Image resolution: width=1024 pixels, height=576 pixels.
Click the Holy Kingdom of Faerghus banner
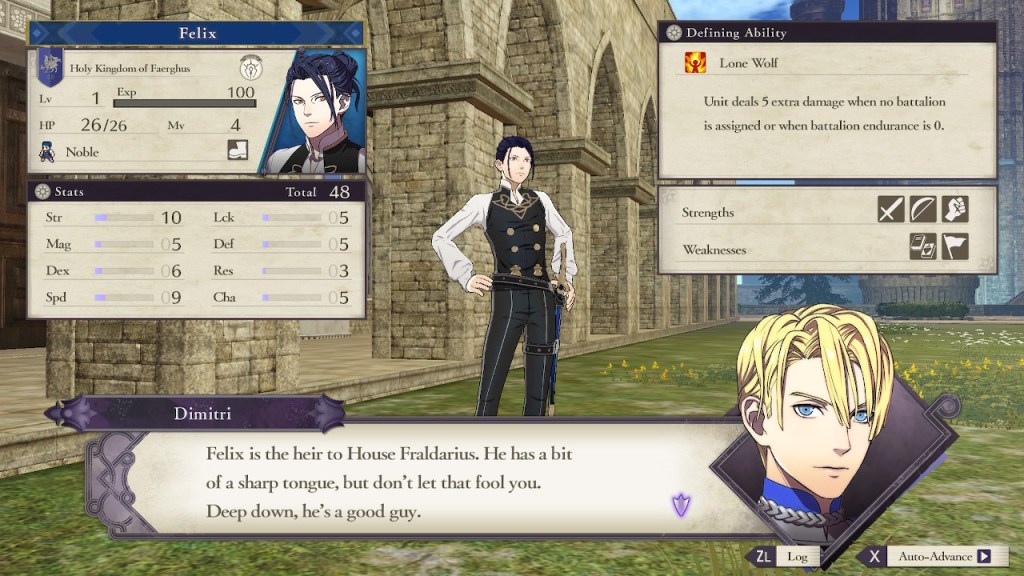coord(50,66)
